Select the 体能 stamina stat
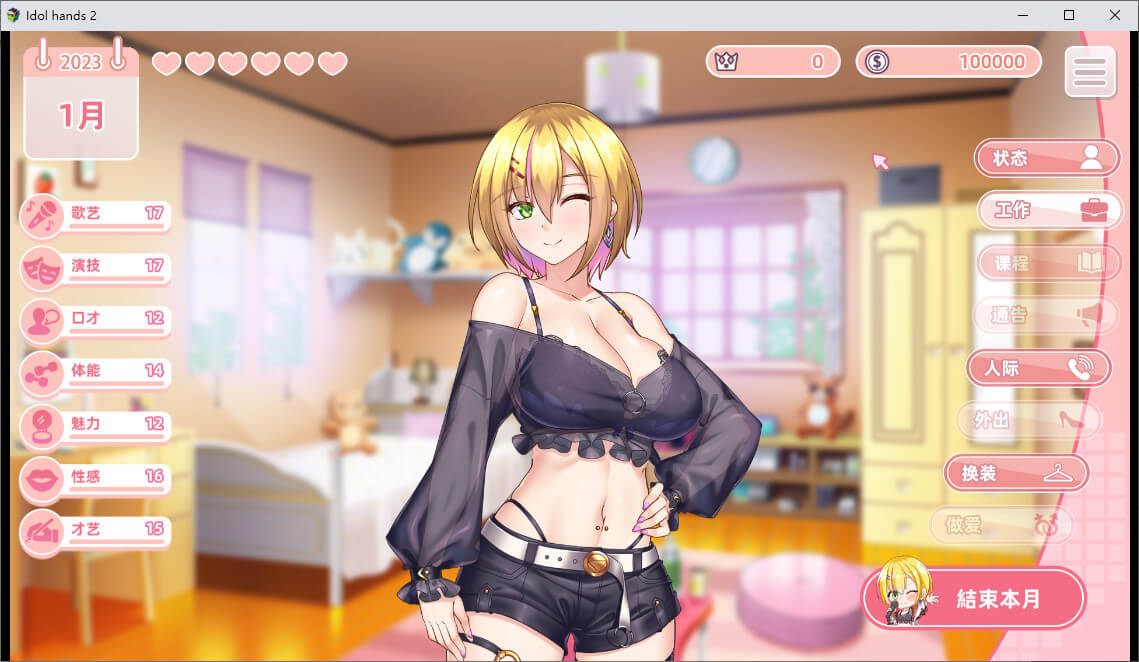This screenshot has width=1139, height=662. [96, 372]
